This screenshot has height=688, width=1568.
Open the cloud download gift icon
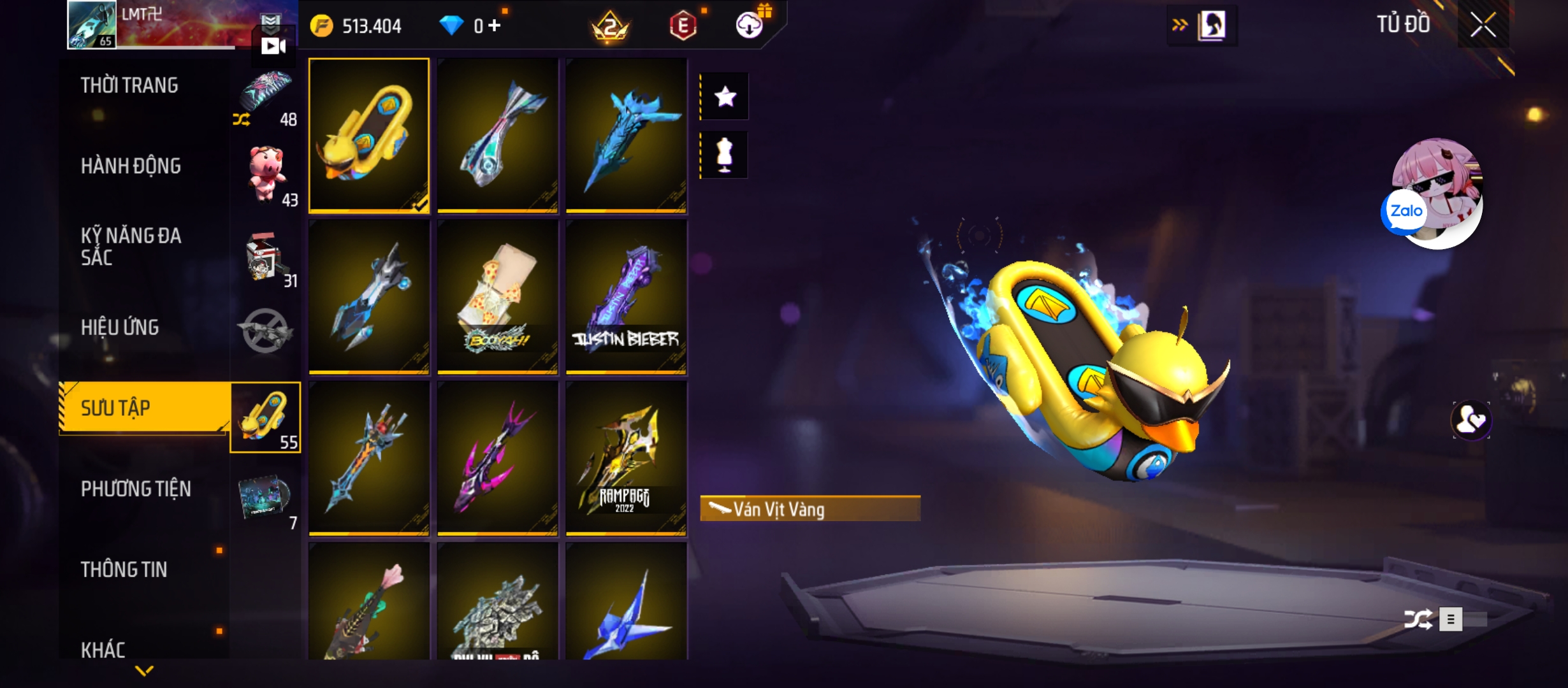(x=750, y=26)
